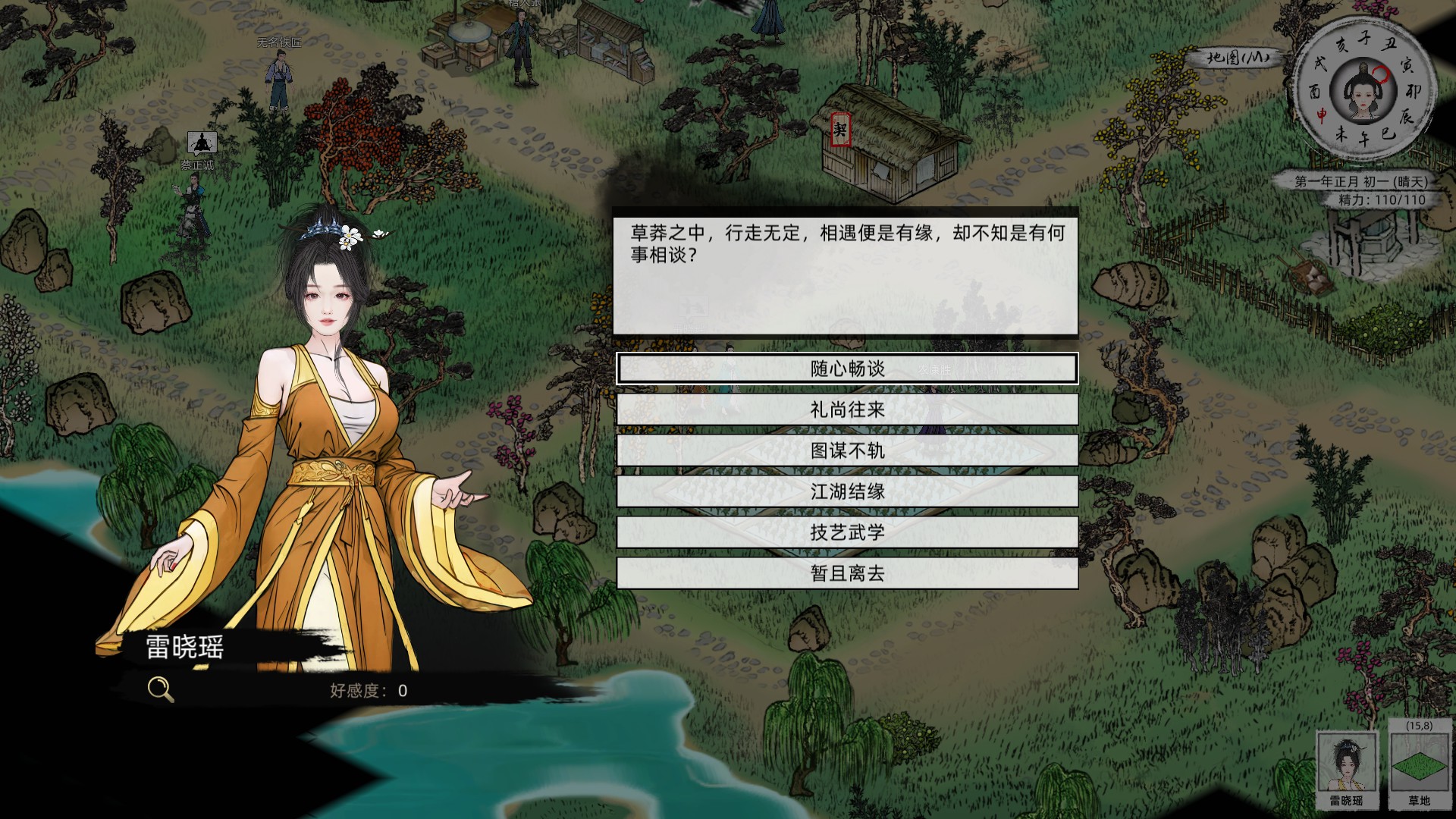The width and height of the screenshot is (1456, 819).
Task: Click the 契 placard on the thatched hut
Action: coord(840,129)
